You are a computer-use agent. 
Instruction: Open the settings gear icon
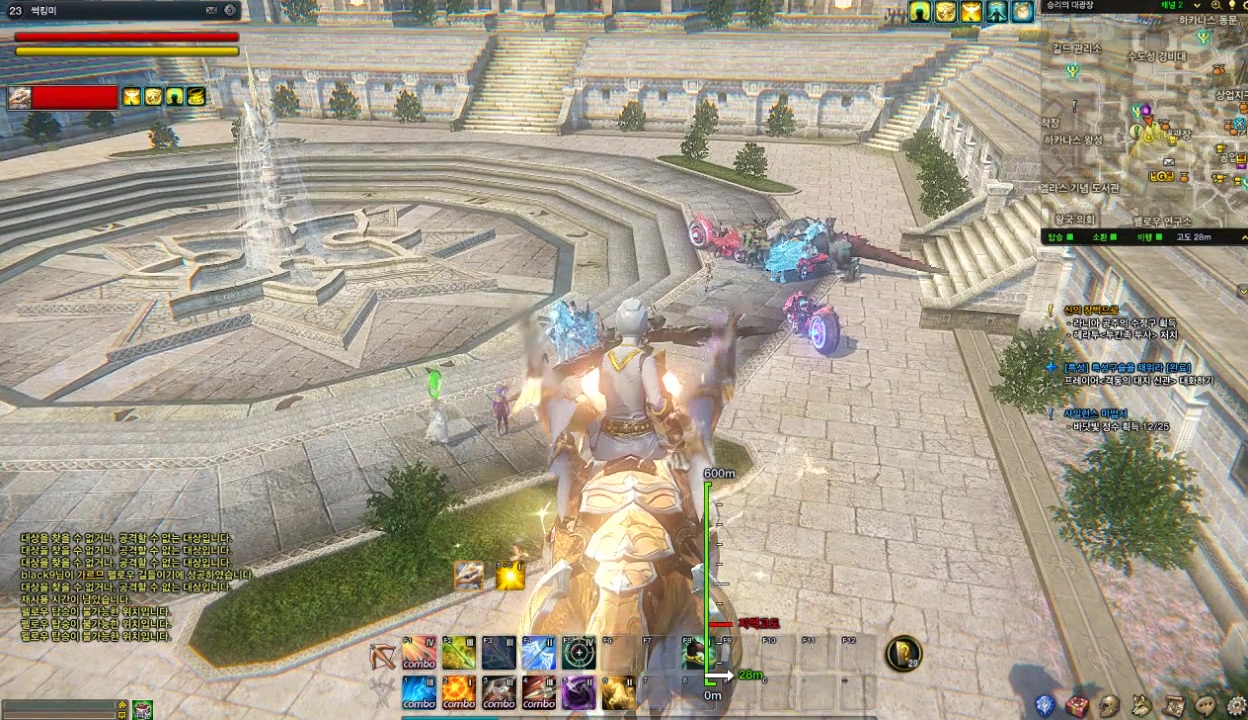[1237, 706]
